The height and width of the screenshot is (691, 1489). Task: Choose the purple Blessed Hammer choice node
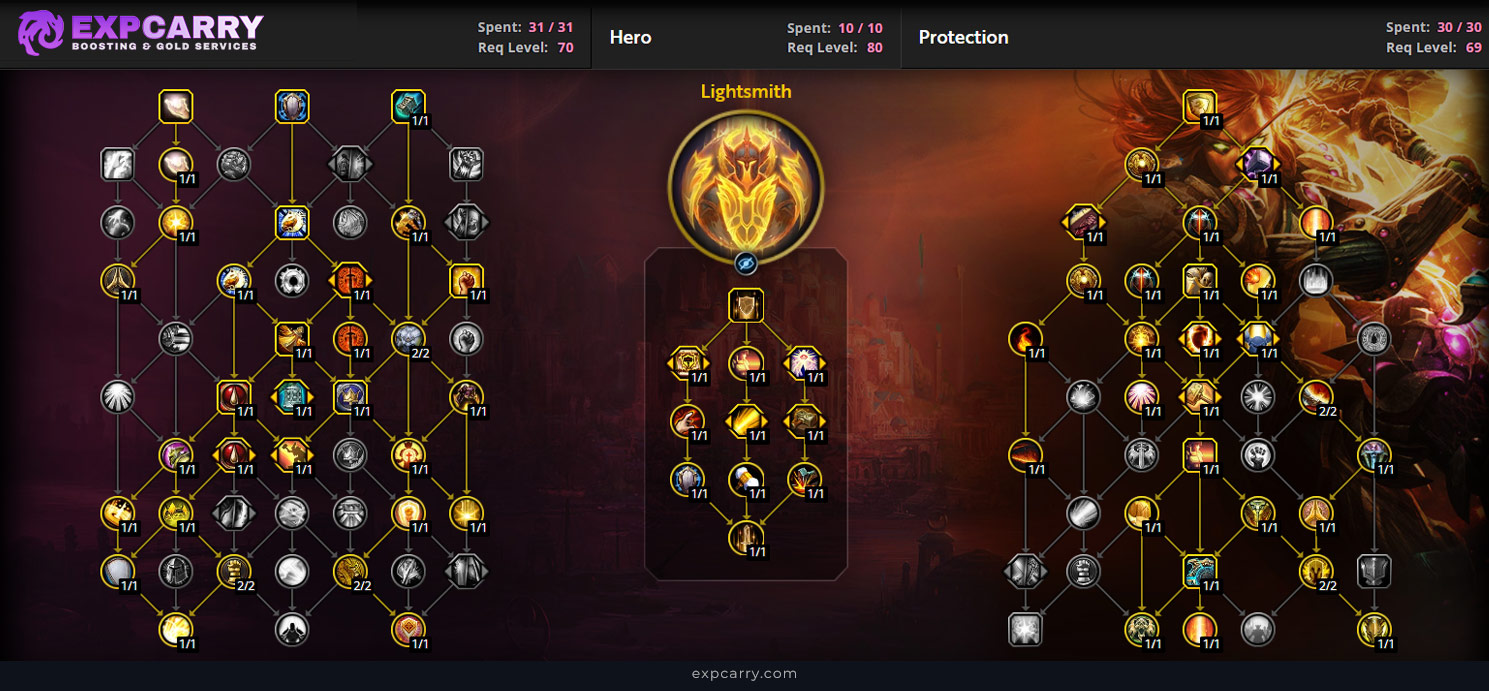1257,164
